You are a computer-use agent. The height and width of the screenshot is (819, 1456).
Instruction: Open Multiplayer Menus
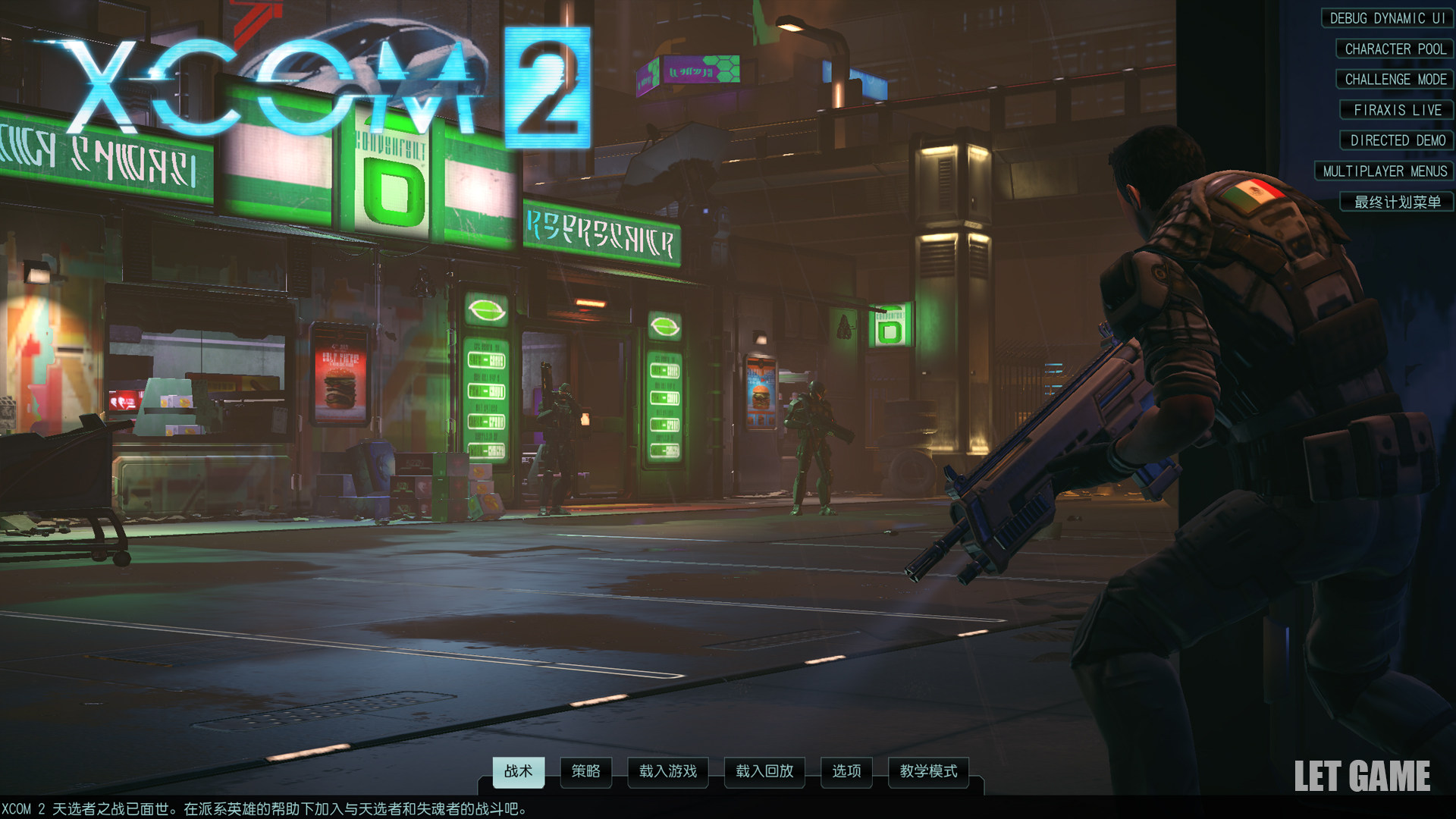click(x=1384, y=171)
